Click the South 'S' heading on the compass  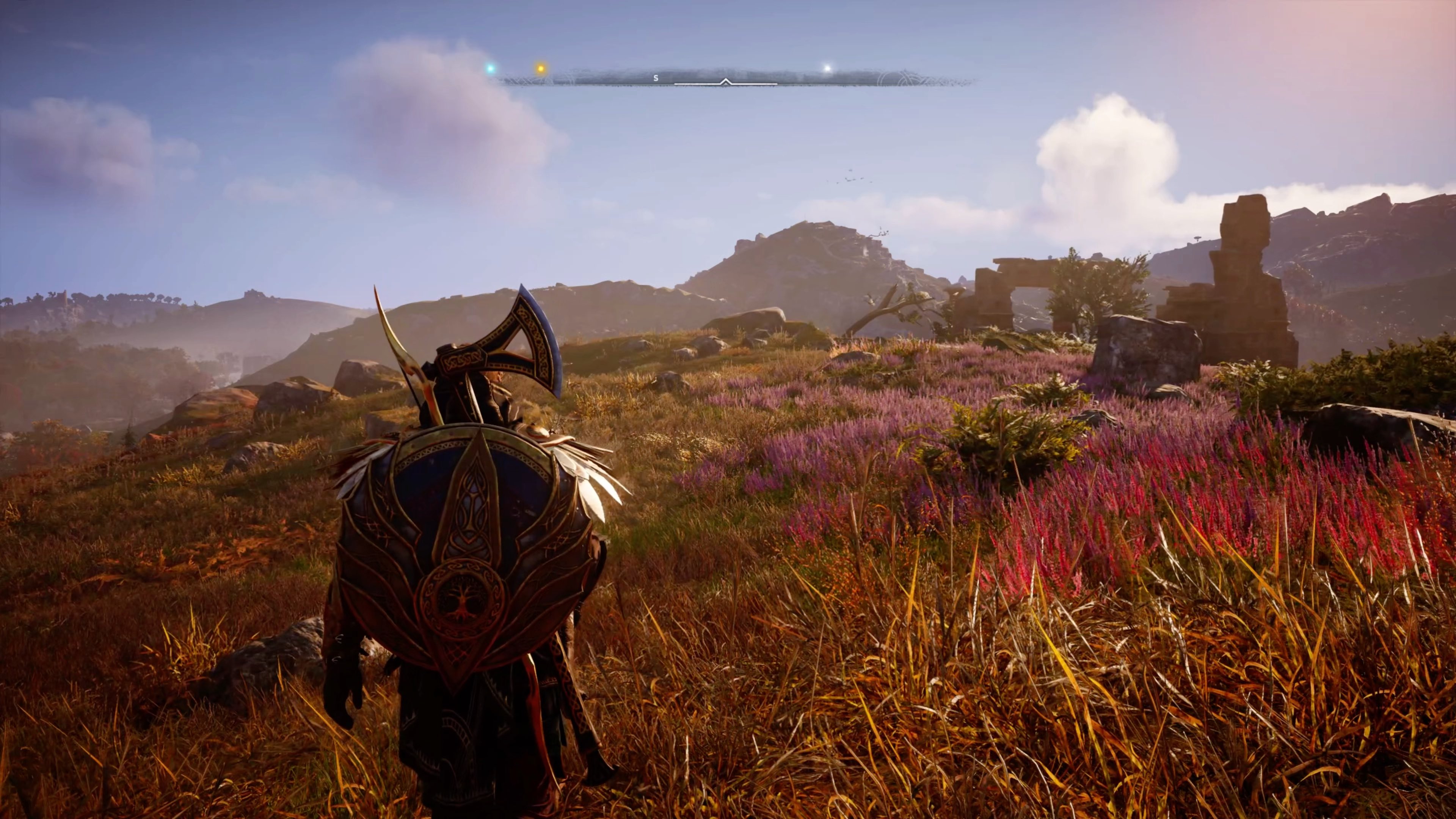pos(656,78)
